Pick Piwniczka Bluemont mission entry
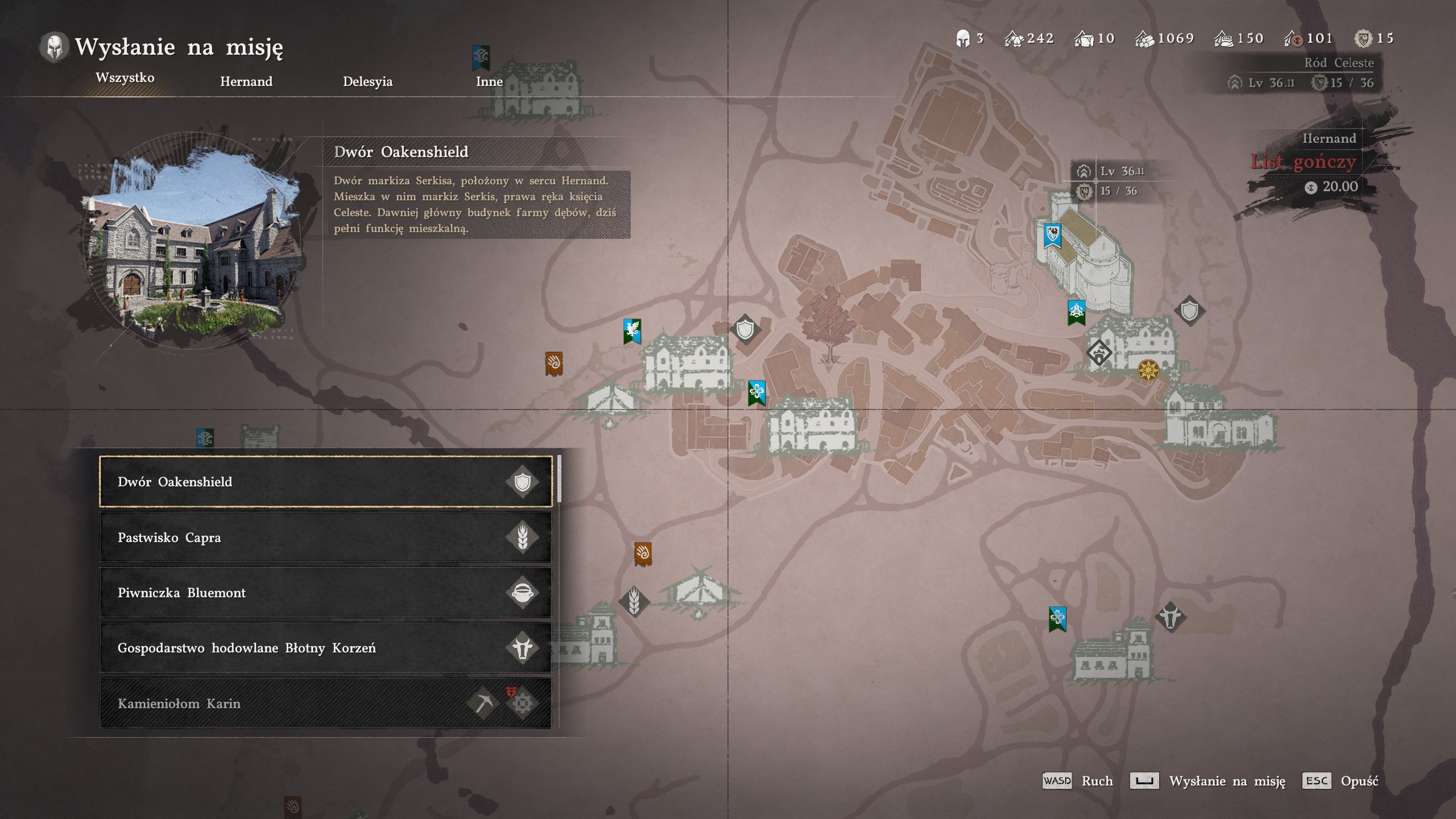The width and height of the screenshot is (1456, 819). click(325, 593)
